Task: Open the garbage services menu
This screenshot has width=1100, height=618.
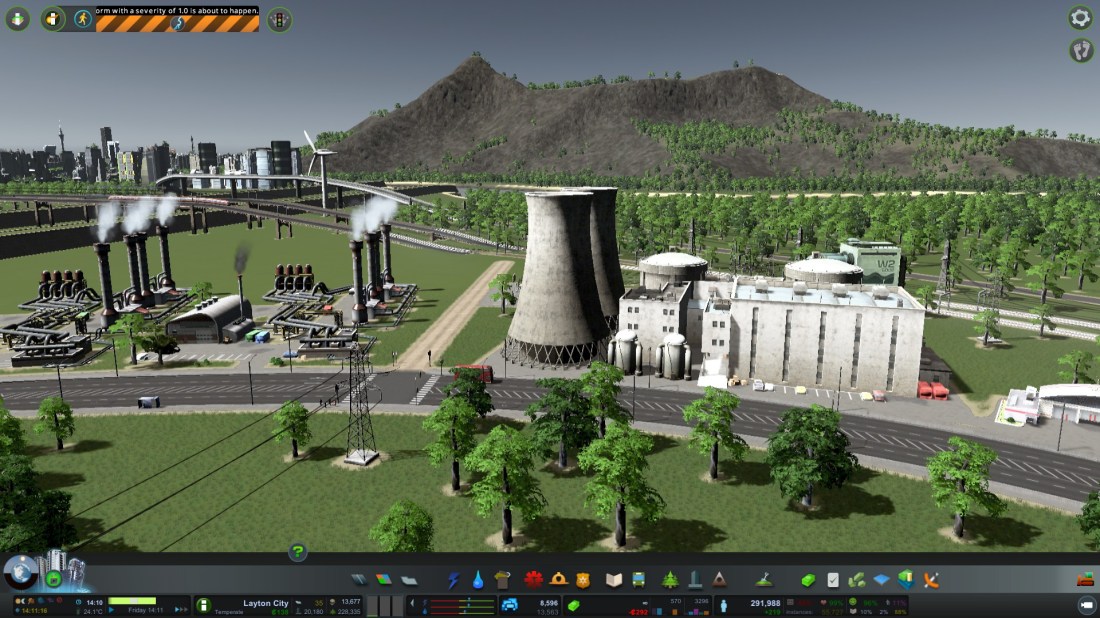Action: coord(502,580)
